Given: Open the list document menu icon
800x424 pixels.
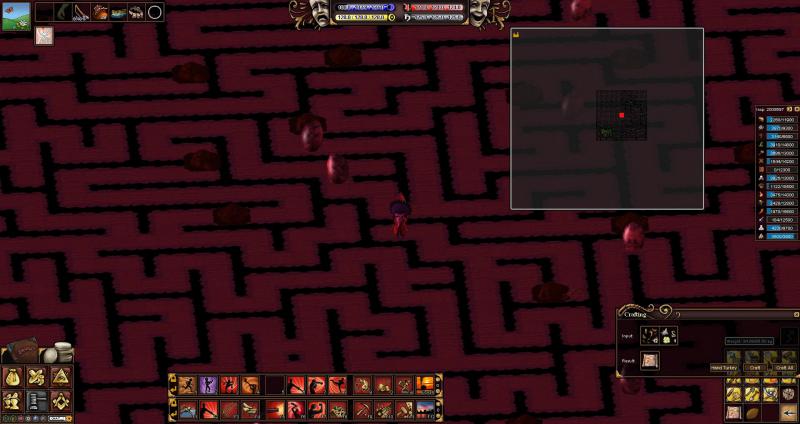Looking at the screenshot, I should tap(38, 400).
